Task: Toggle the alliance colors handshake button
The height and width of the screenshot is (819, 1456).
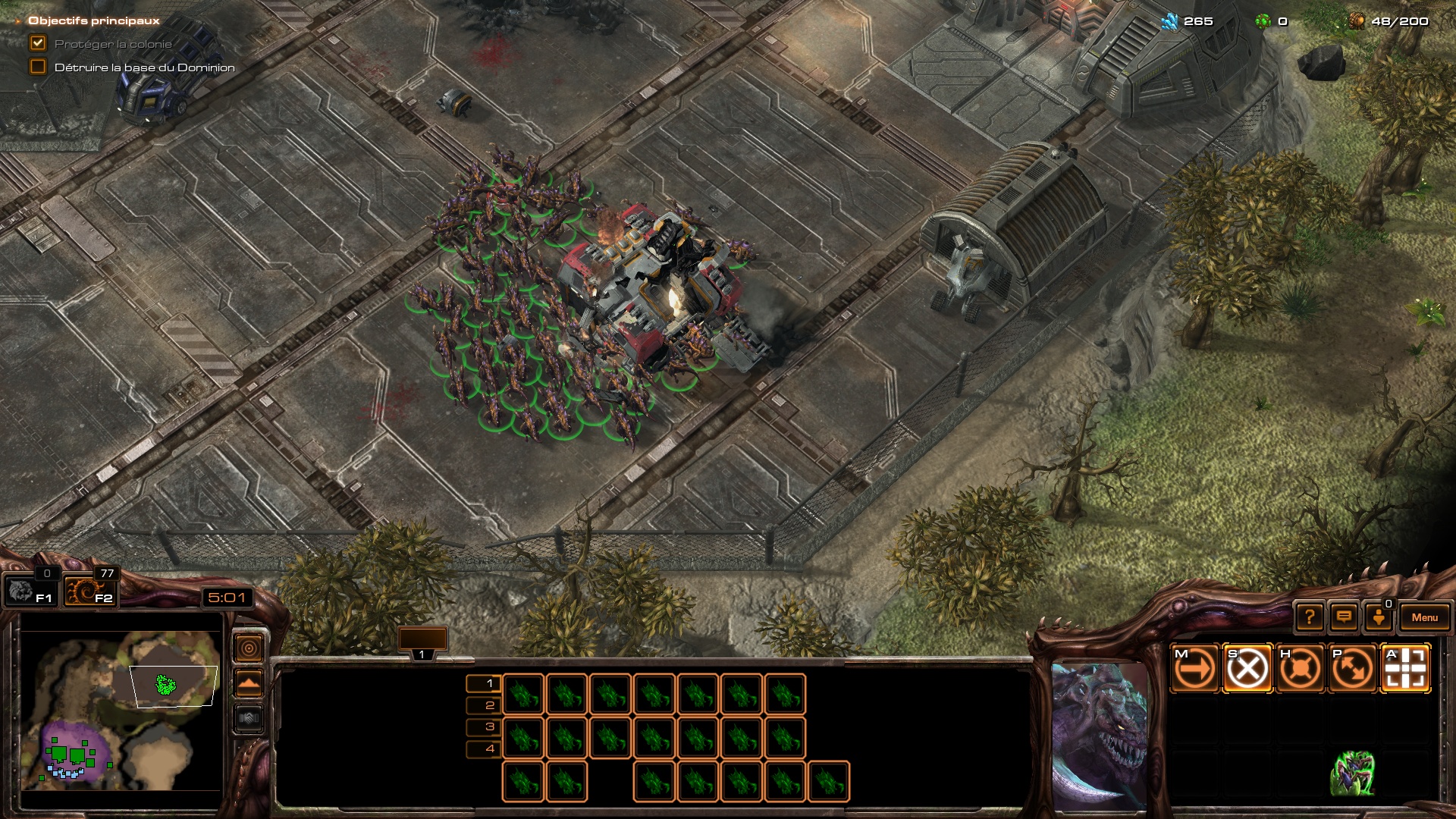Action: coord(249,717)
